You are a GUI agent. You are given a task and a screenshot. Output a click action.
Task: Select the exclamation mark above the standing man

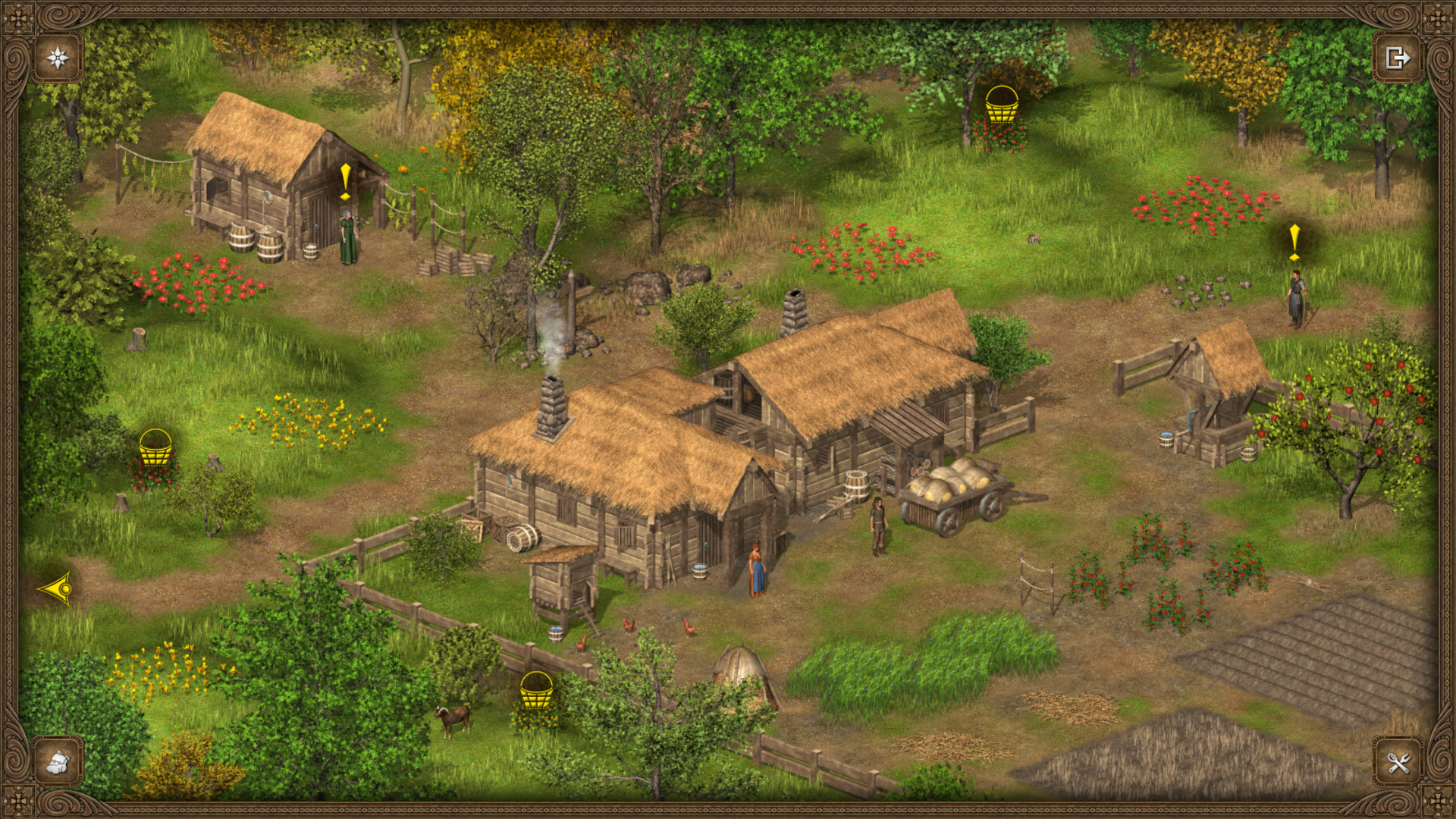[1294, 242]
